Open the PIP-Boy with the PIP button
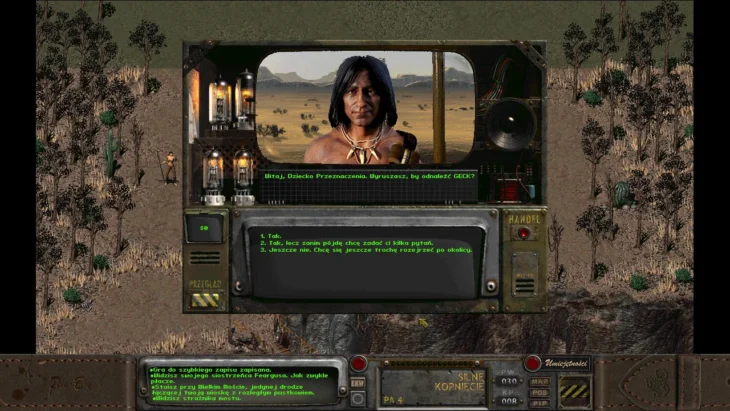 pyautogui.click(x=539, y=401)
